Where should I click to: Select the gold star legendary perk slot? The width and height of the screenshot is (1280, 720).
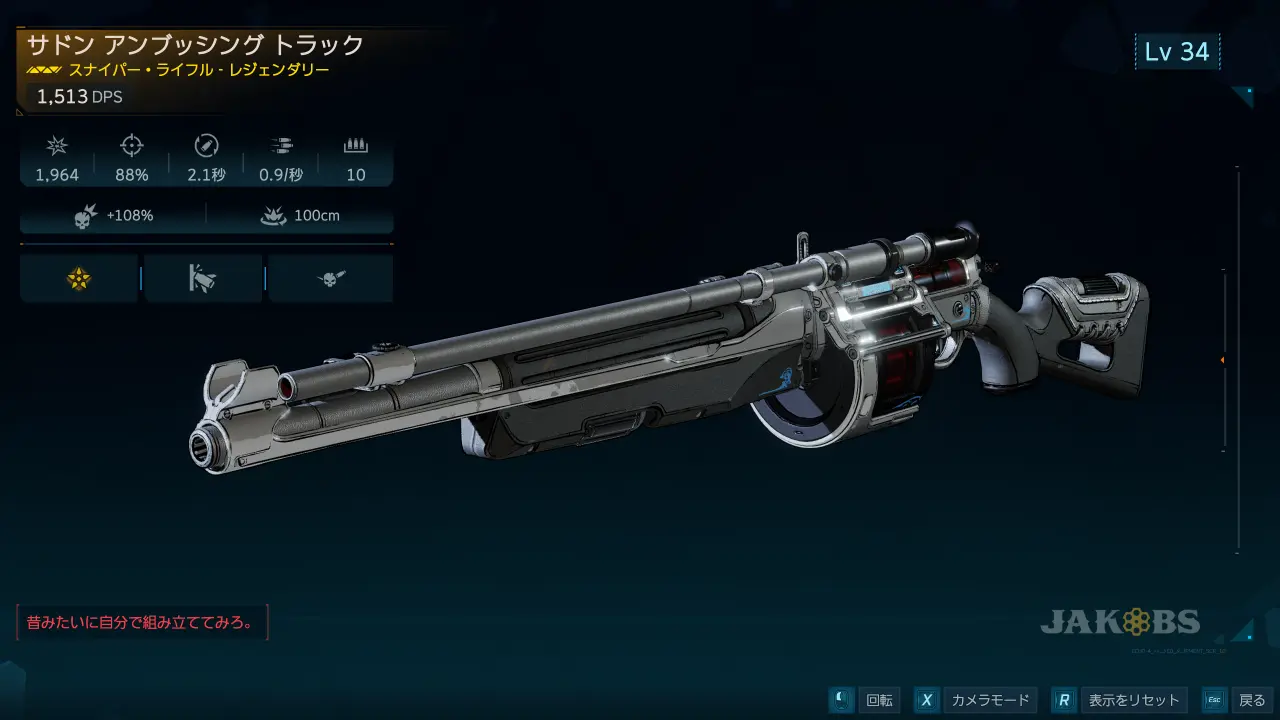coord(79,280)
